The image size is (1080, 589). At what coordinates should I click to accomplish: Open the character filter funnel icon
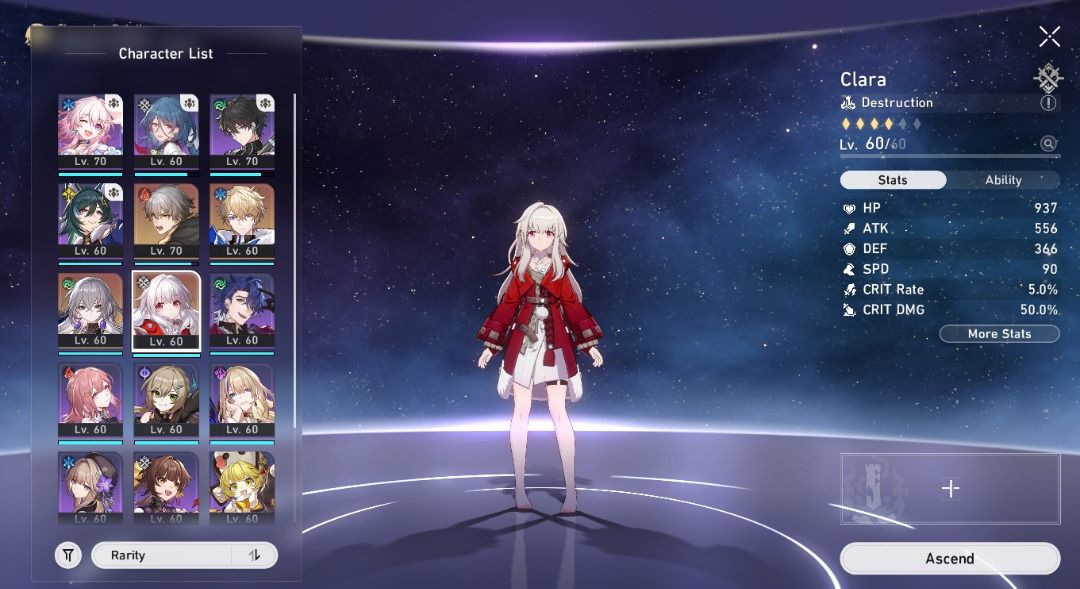coord(68,556)
